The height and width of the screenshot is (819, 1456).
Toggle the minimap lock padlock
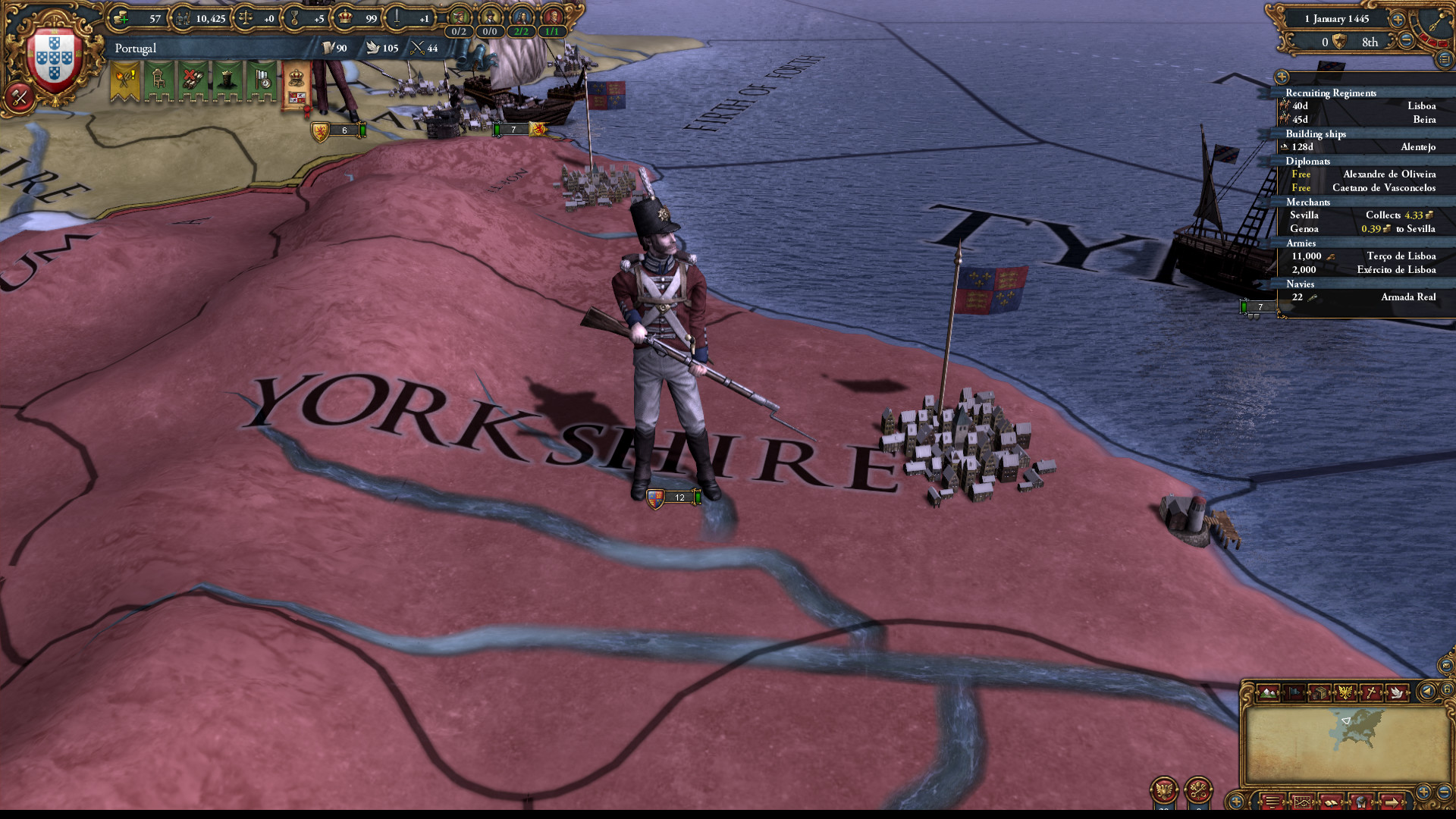pyautogui.click(x=1447, y=689)
